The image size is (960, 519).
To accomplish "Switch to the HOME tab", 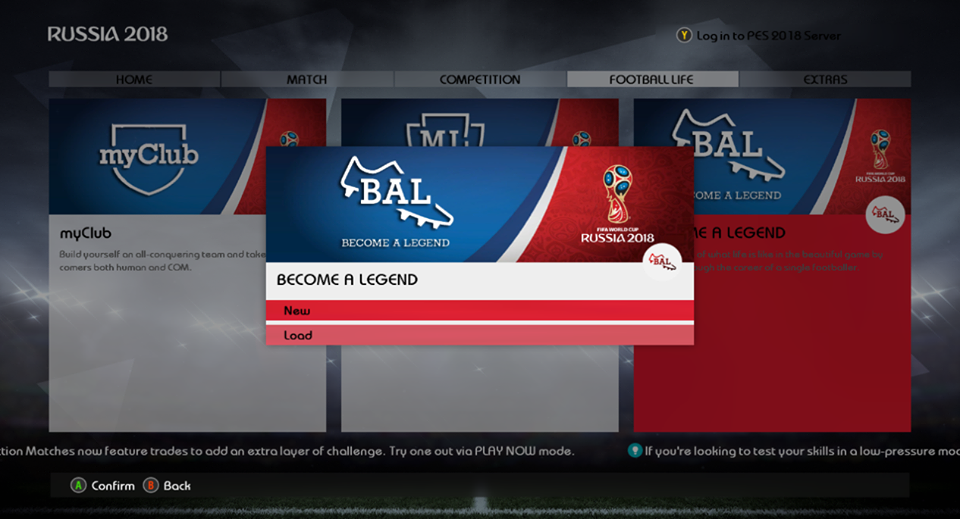I will point(134,79).
